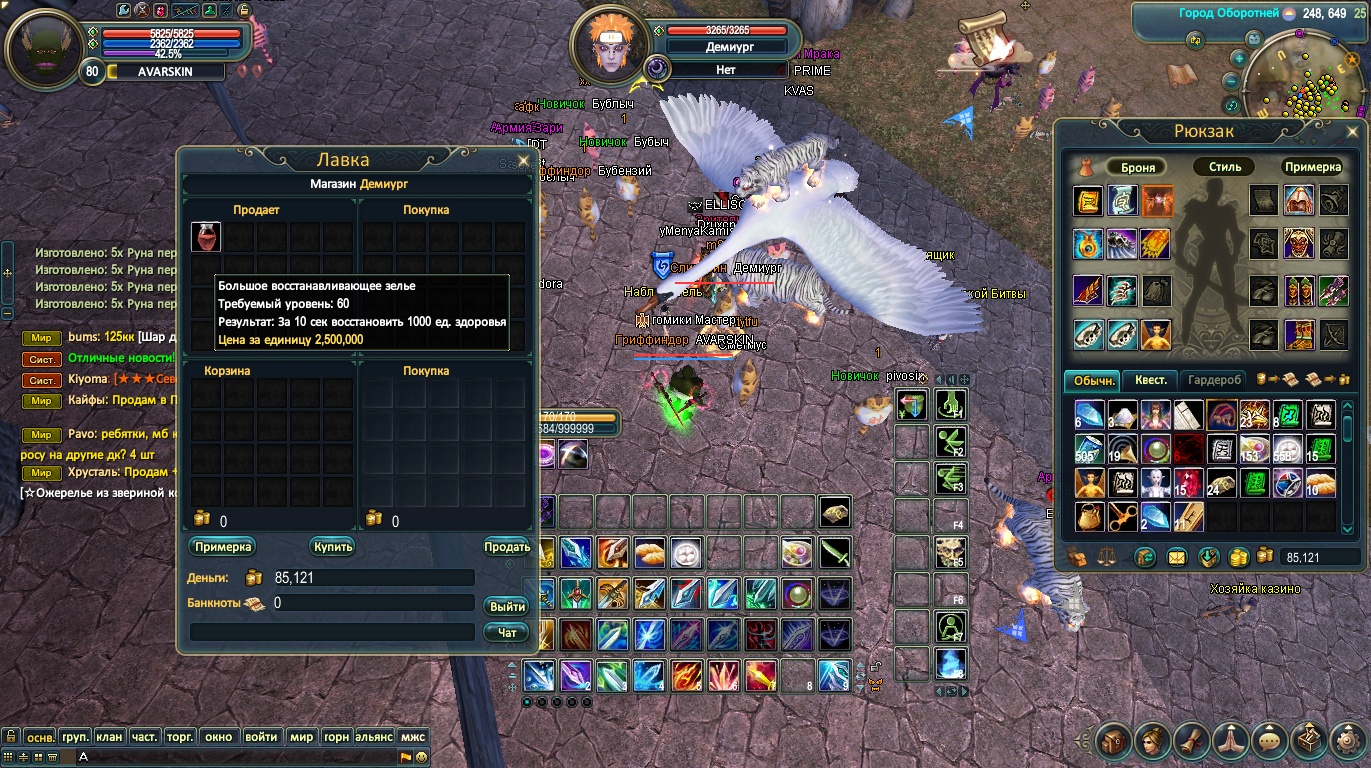Show the Стиль equipment view
Image resolution: width=1371 pixels, height=768 pixels.
1224,167
